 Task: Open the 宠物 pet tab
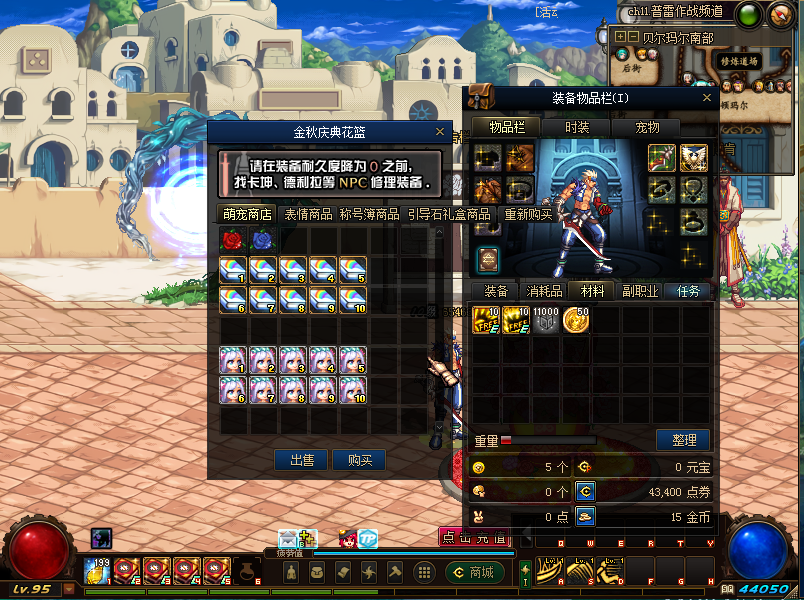(648, 127)
